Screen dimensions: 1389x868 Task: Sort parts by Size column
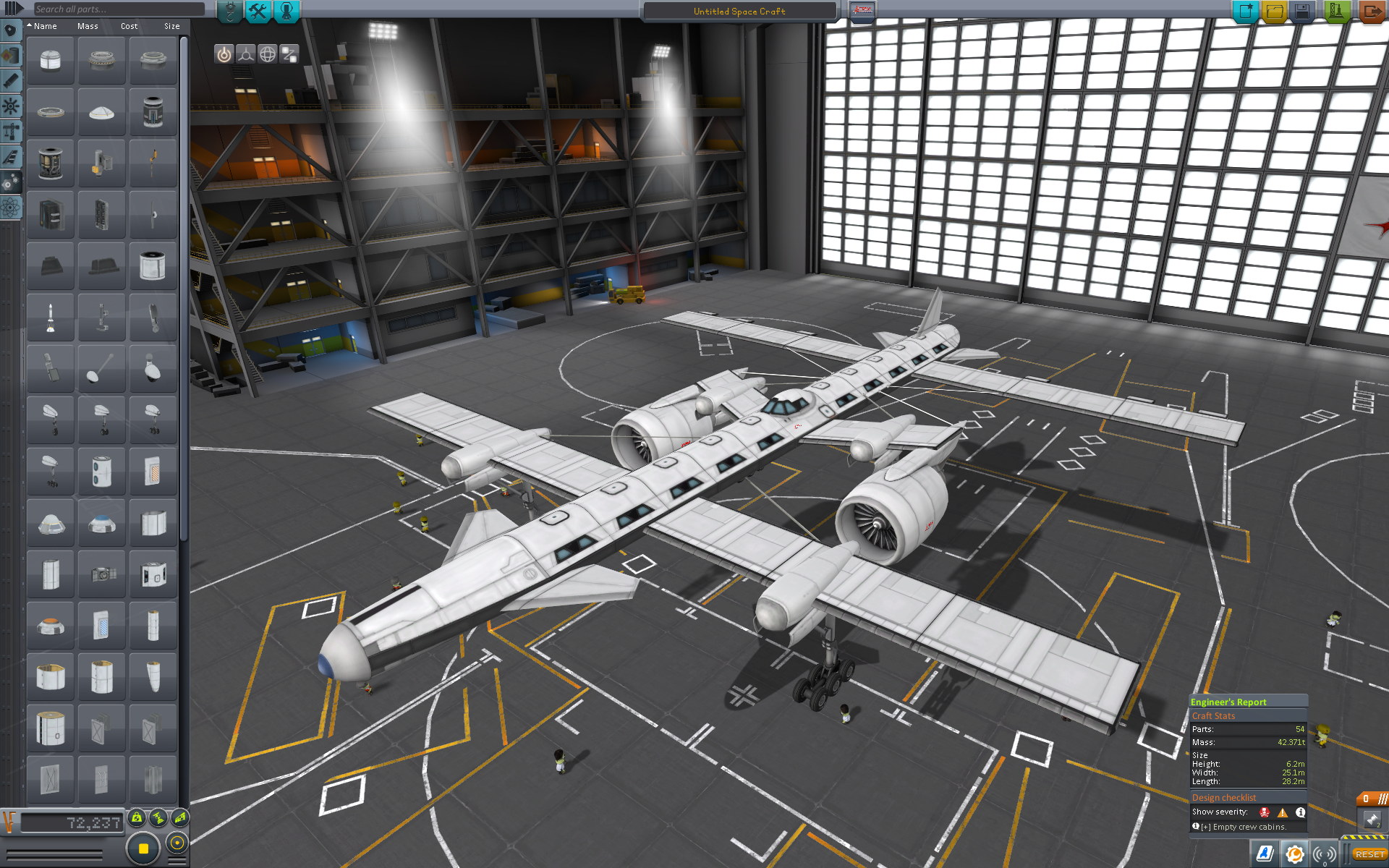pos(171,26)
